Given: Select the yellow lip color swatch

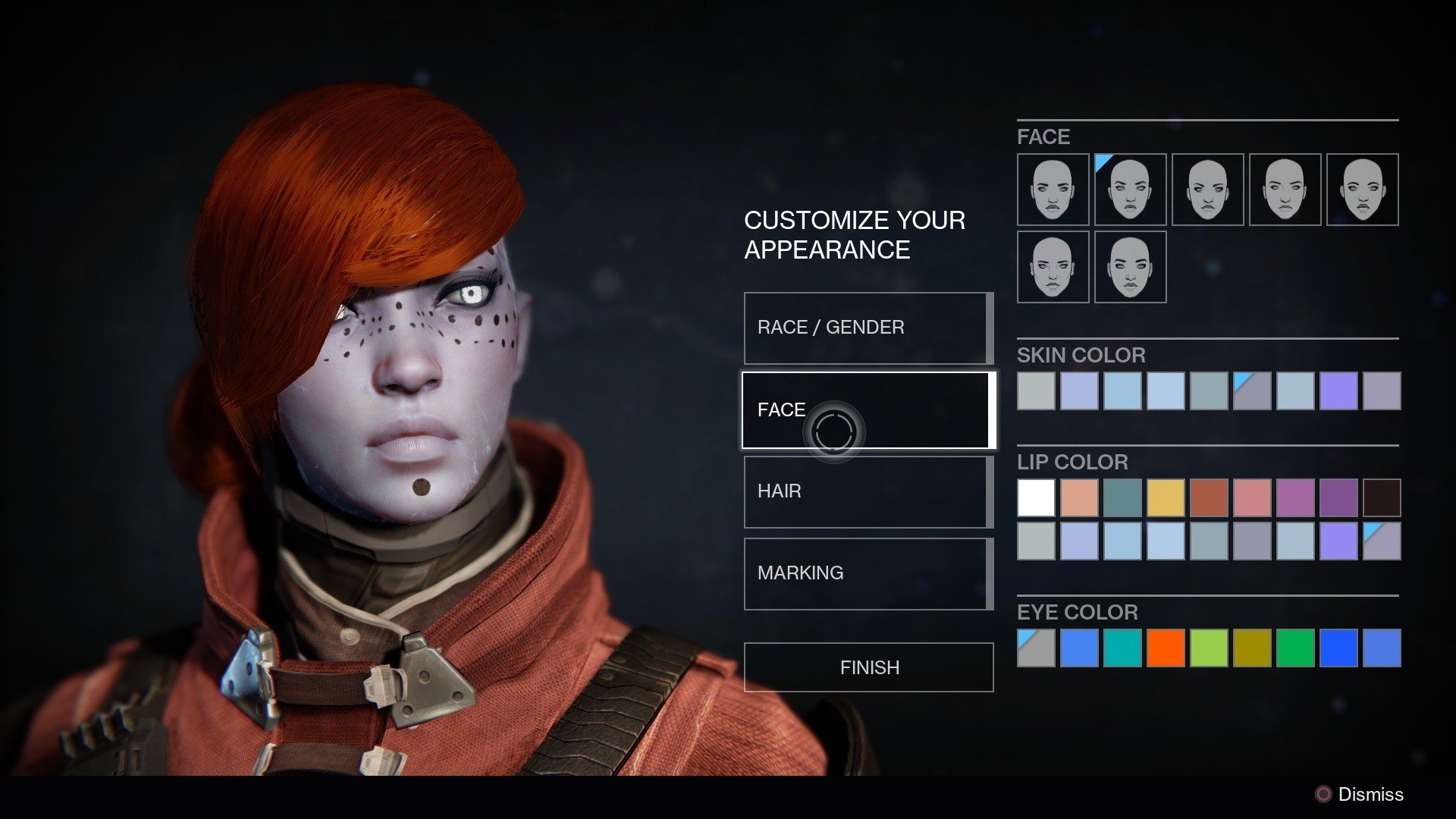Looking at the screenshot, I should click(1166, 498).
